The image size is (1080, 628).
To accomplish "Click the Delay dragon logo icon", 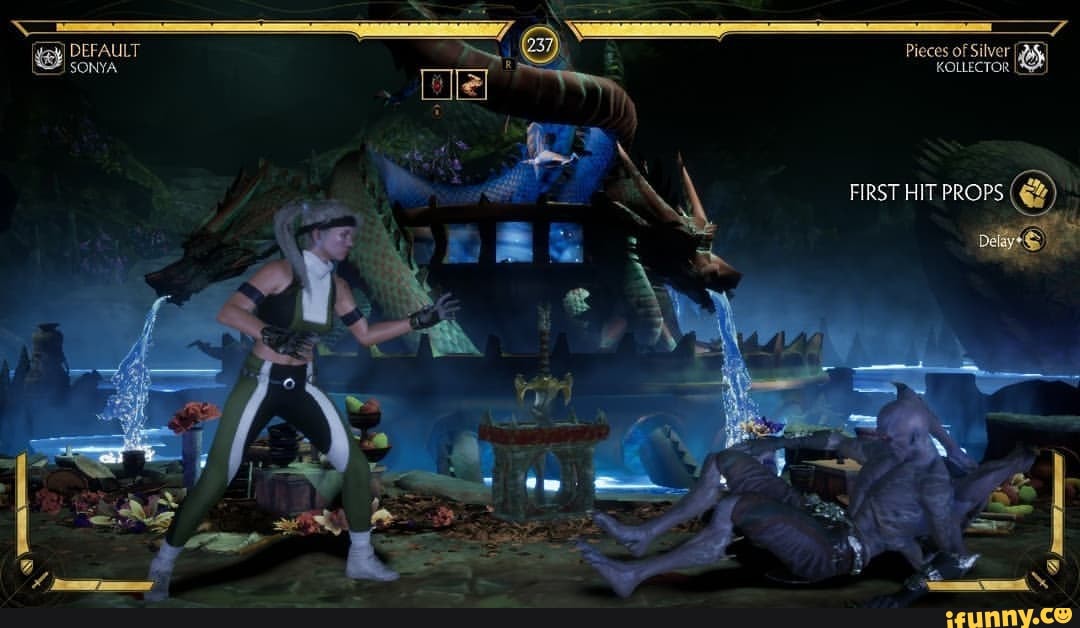I will (x=1032, y=240).
